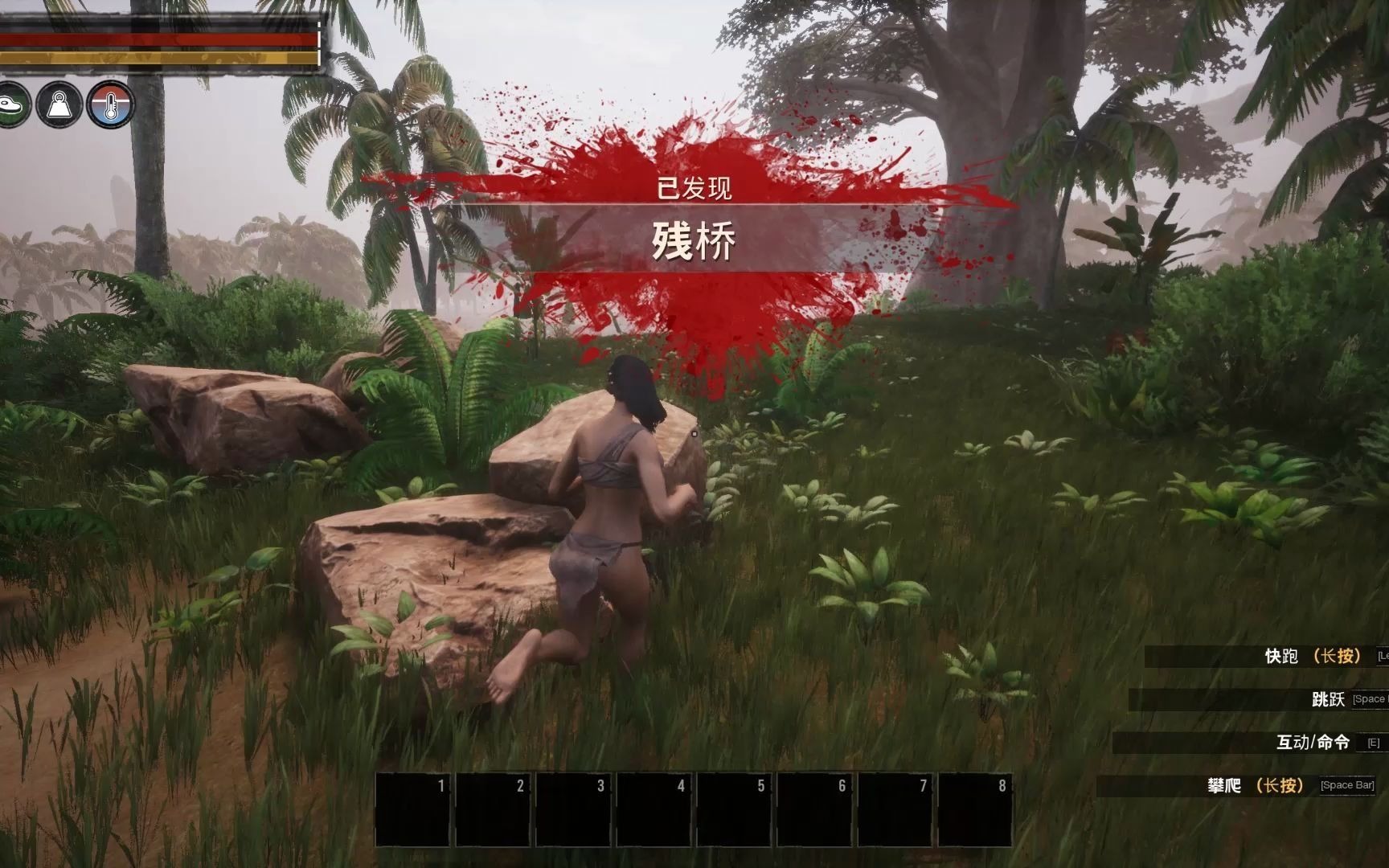Click the meat hunger status icon
The width and height of the screenshot is (1389, 868).
(x=11, y=104)
